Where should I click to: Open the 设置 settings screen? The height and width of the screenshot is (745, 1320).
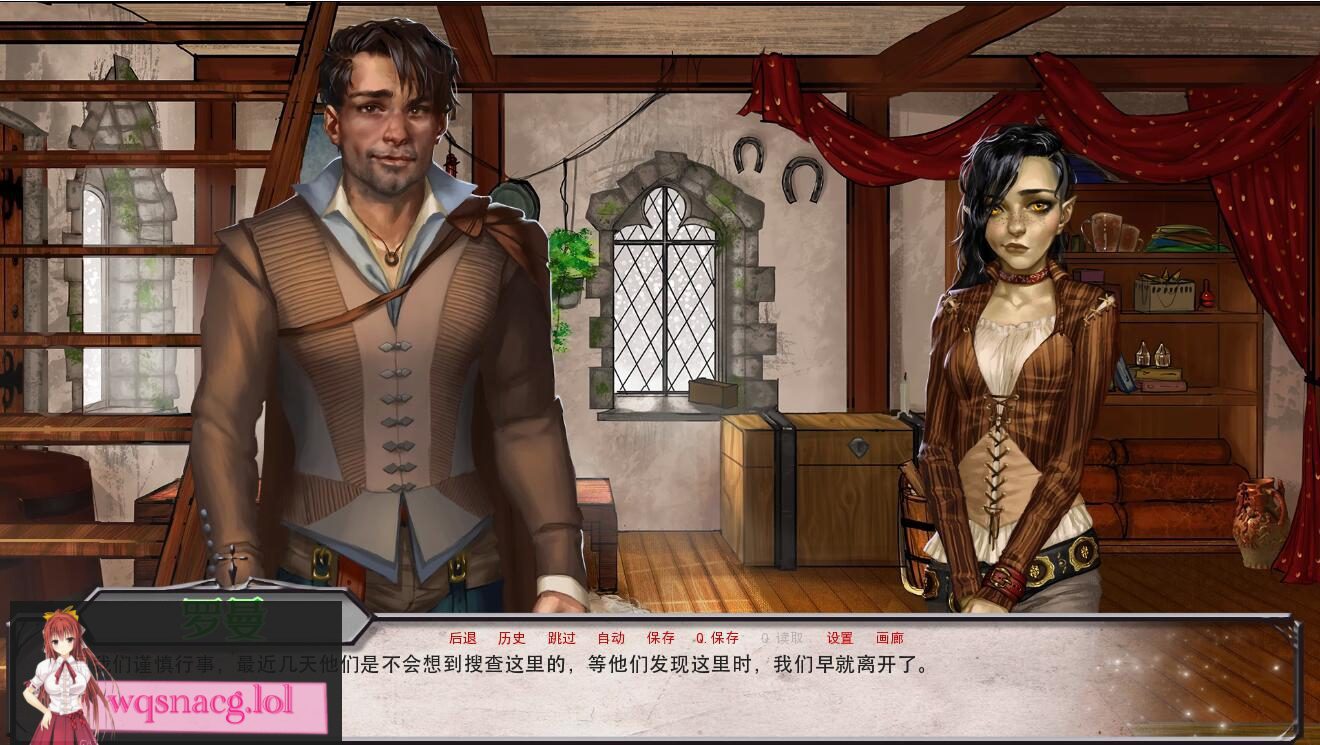point(841,637)
